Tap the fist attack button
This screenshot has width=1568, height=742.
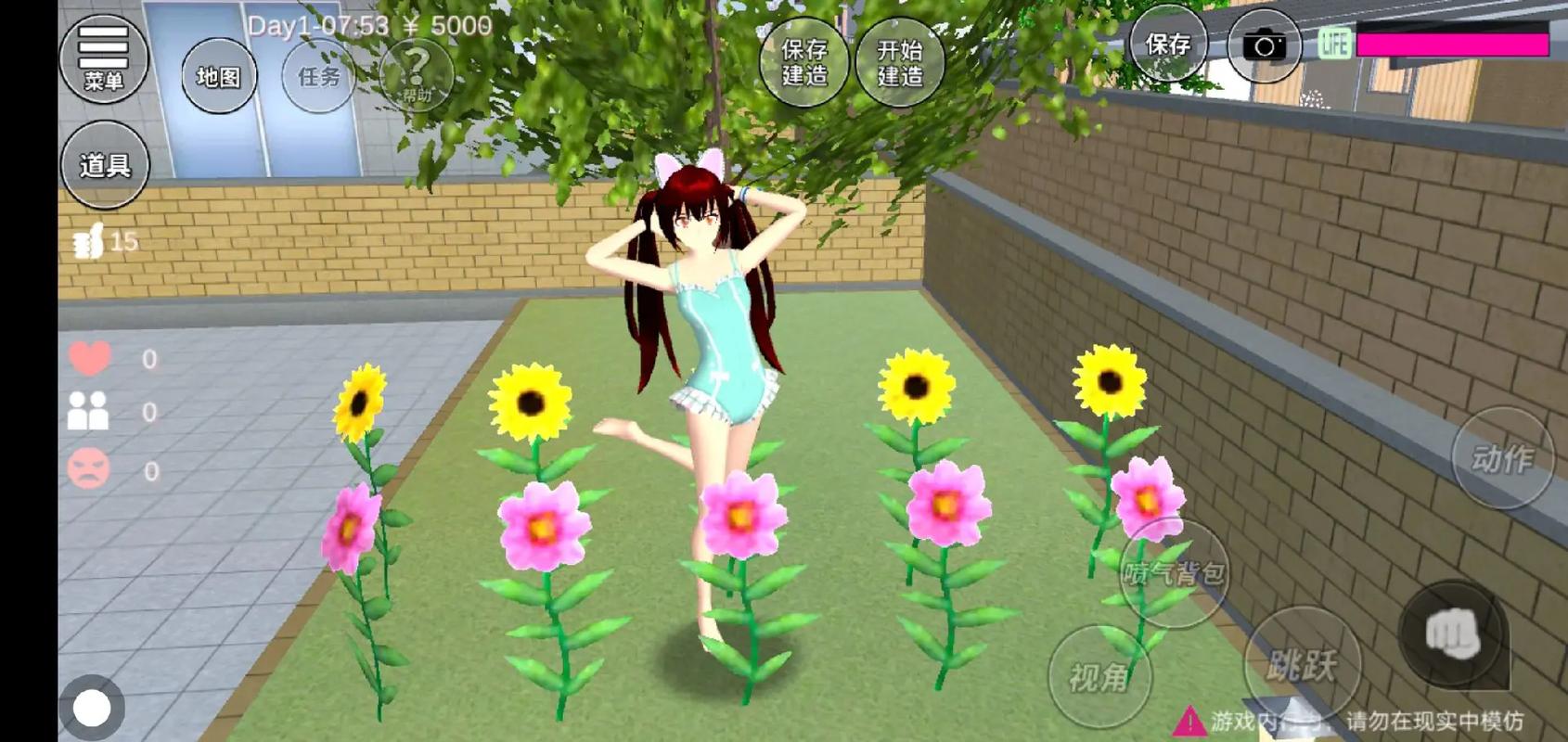(1452, 633)
